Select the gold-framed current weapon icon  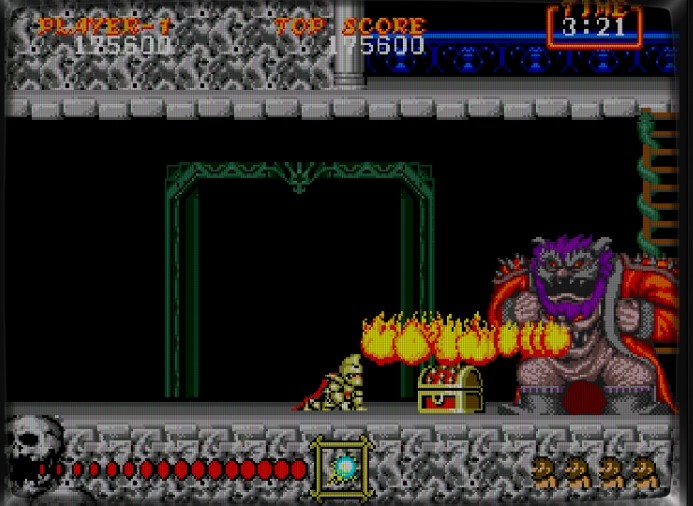(342, 467)
